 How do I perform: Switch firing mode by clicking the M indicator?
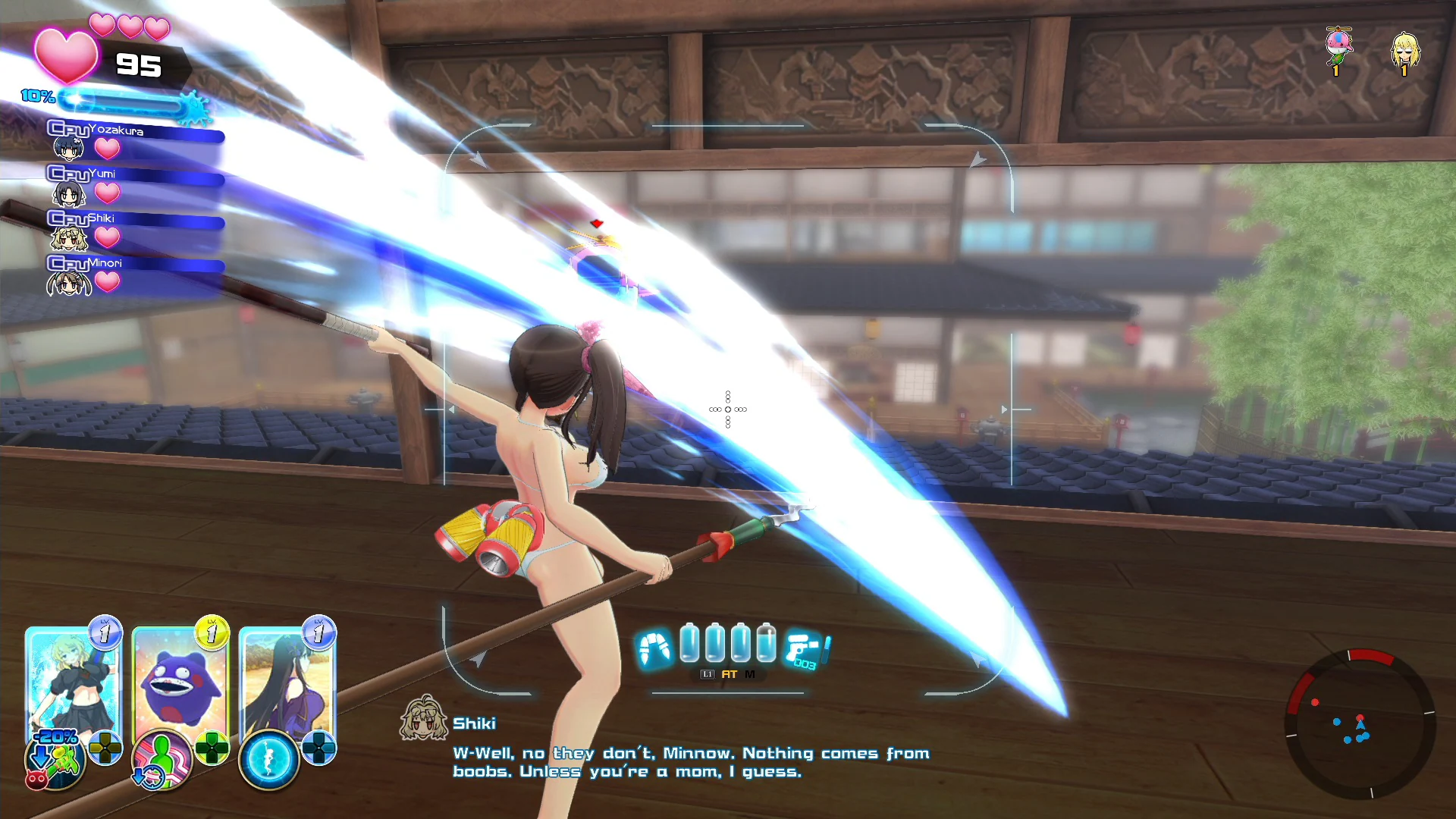750,674
